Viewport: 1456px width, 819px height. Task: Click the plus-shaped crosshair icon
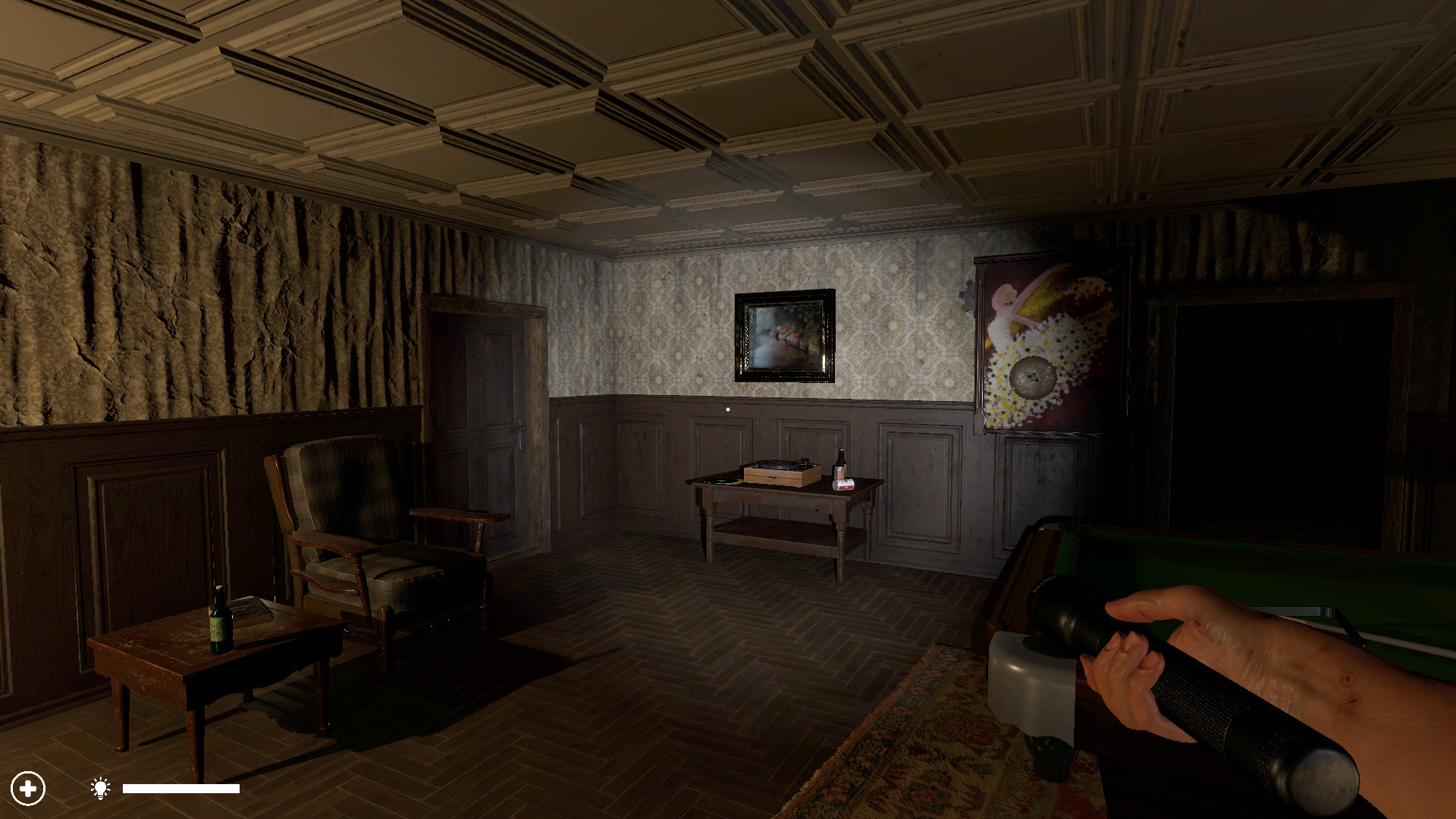(28, 789)
